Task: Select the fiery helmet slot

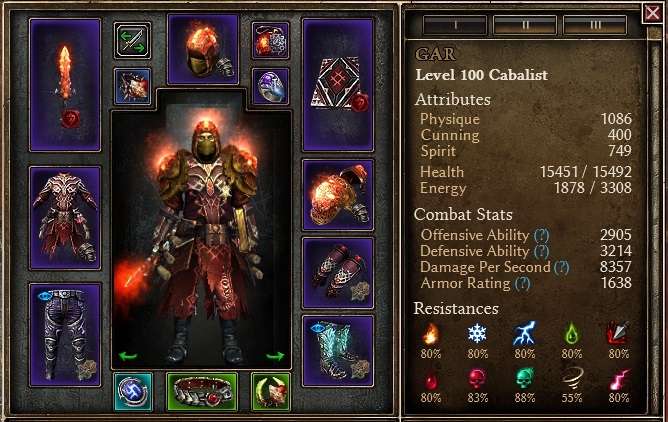Action: click(203, 49)
